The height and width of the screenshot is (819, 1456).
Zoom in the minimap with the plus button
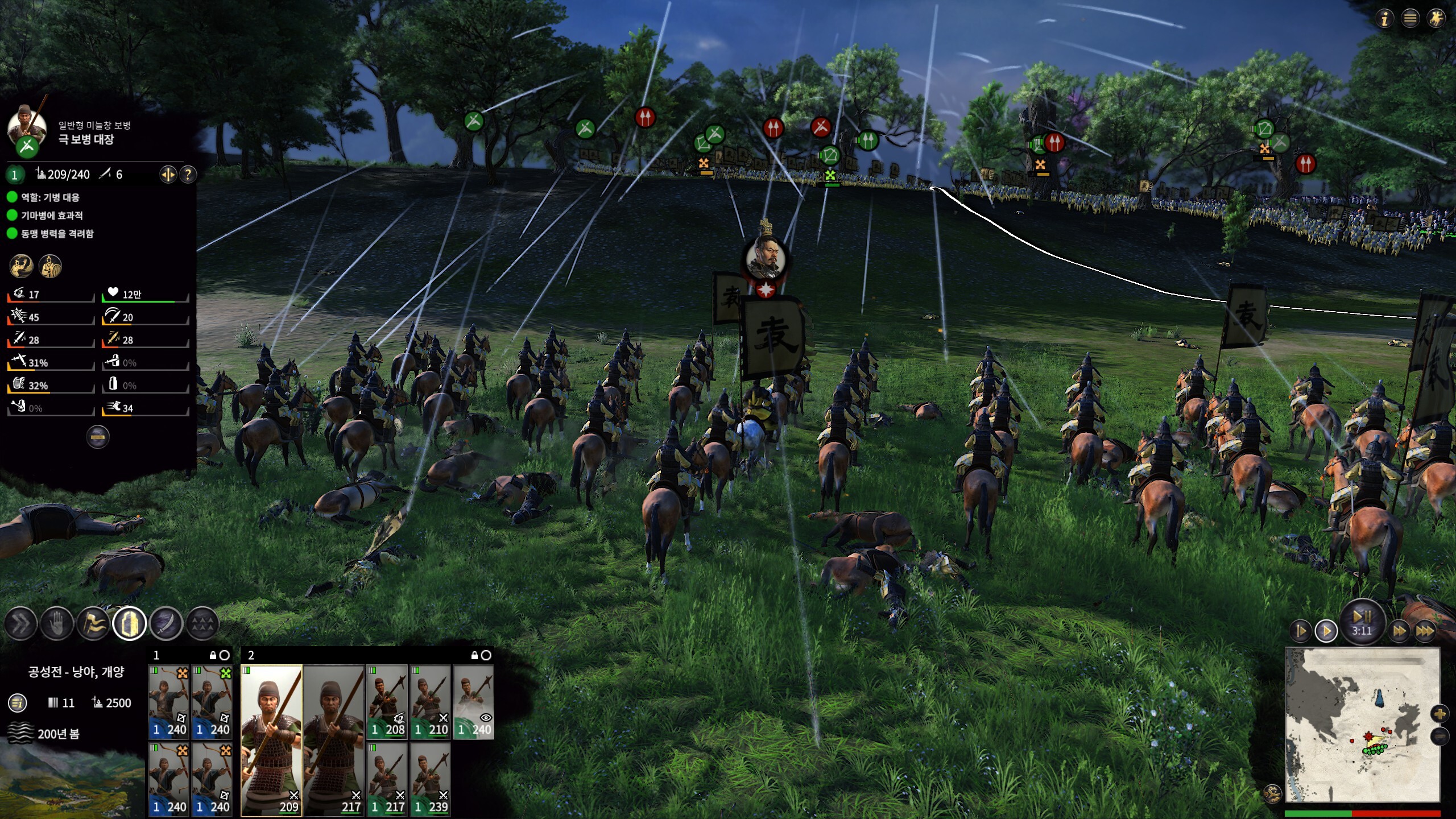coord(1440,714)
